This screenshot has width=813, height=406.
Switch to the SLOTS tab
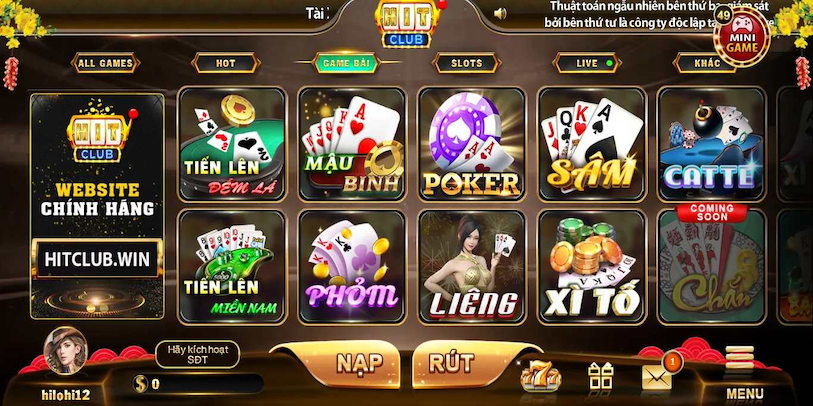(x=466, y=63)
